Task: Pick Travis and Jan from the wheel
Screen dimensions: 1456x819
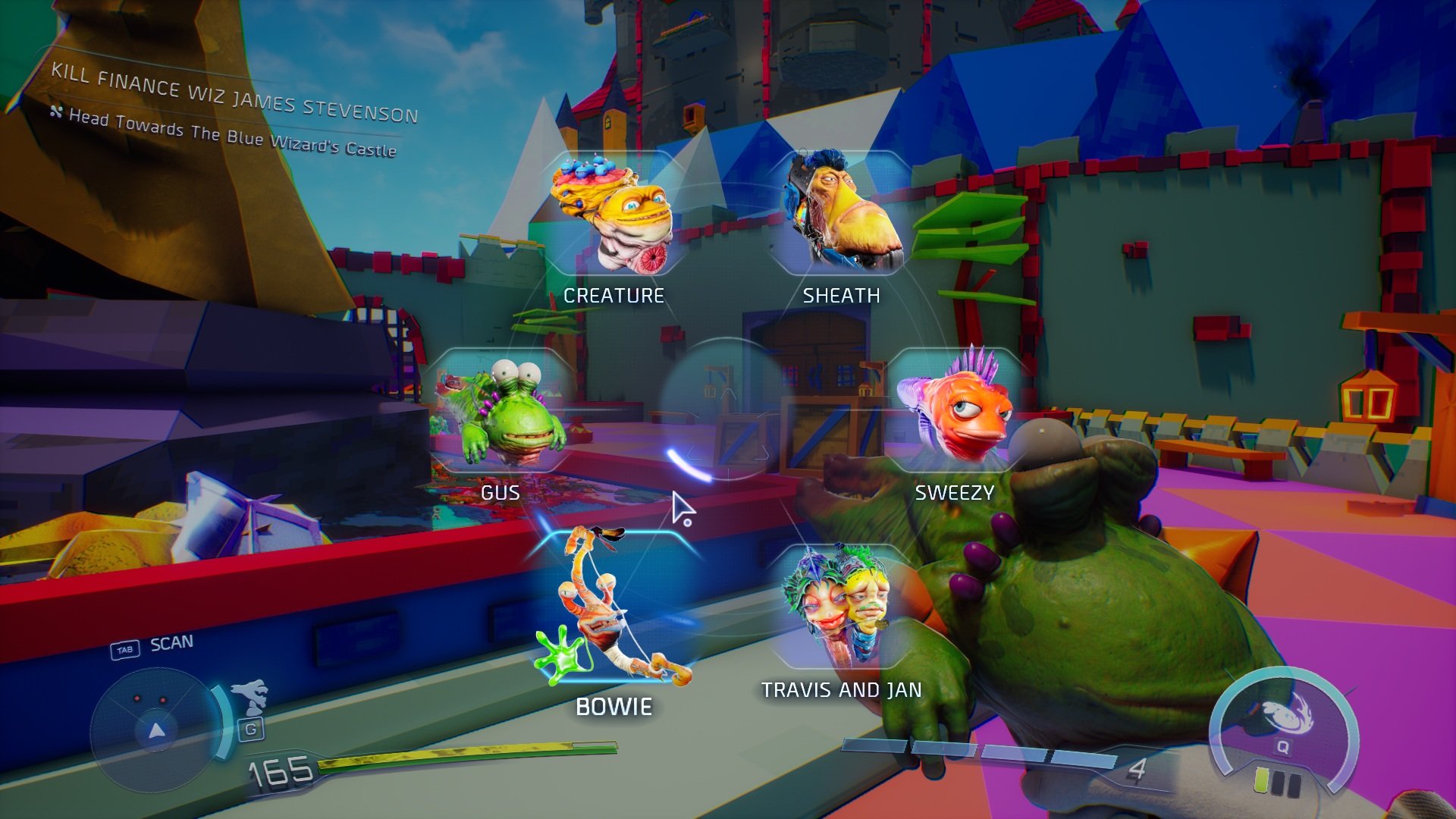Action: 840,609
